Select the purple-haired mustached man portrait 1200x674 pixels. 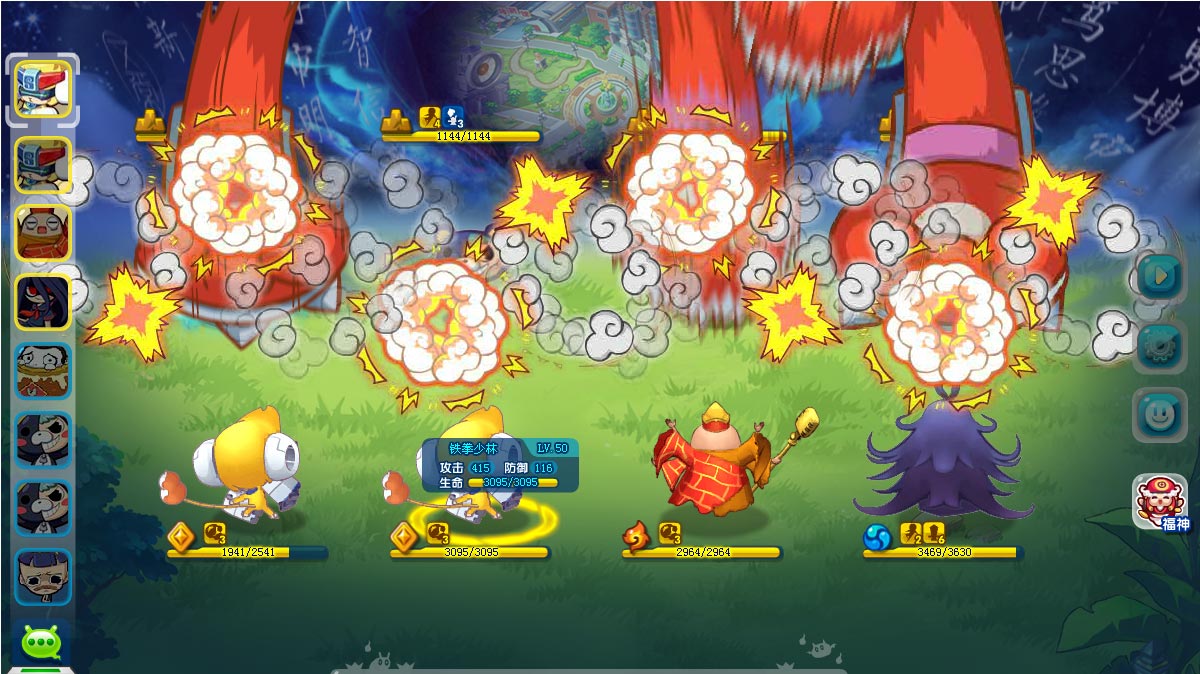point(43,577)
